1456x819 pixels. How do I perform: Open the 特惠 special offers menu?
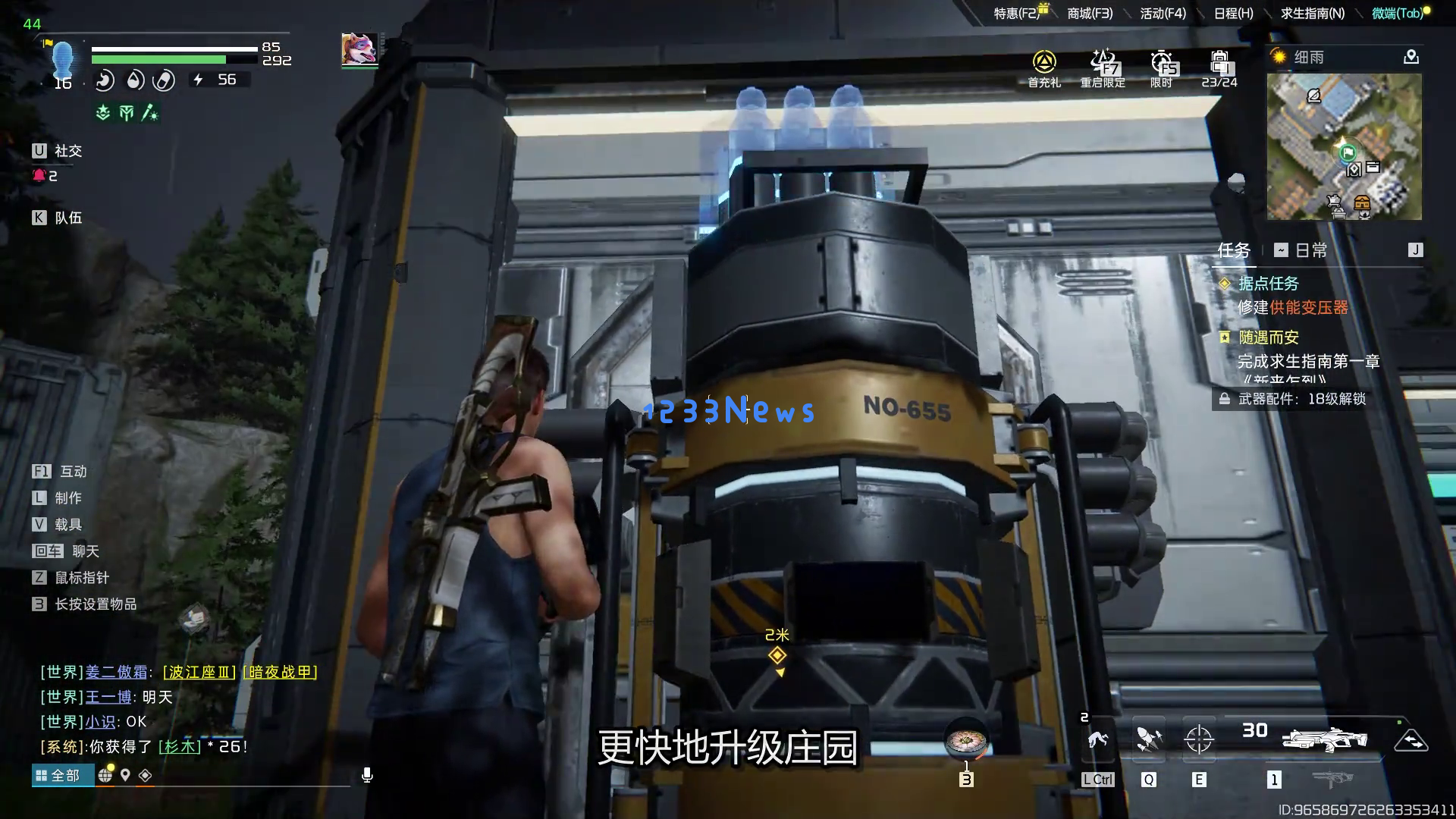1017,14
